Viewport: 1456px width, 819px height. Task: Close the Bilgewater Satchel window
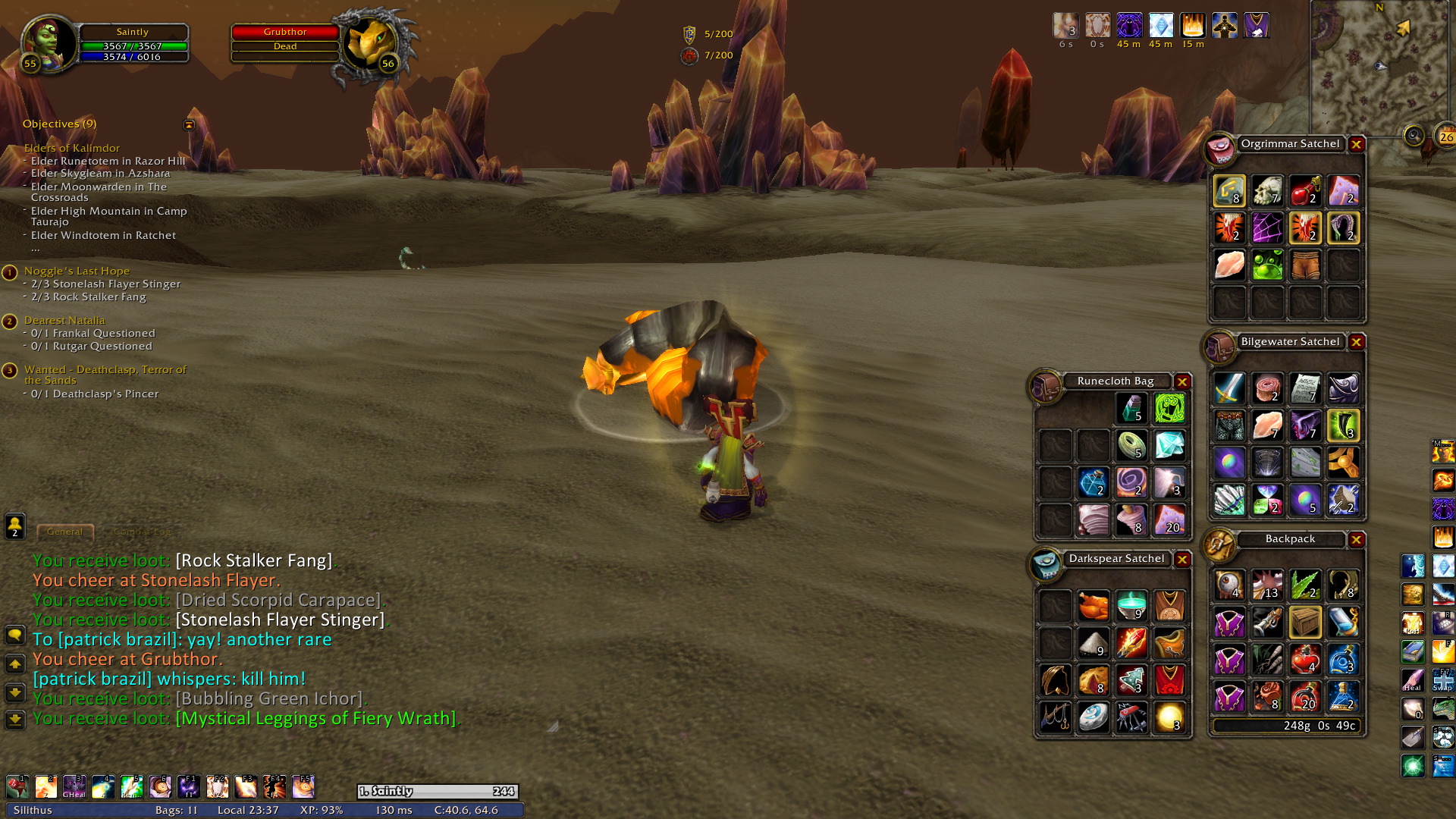coord(1357,342)
